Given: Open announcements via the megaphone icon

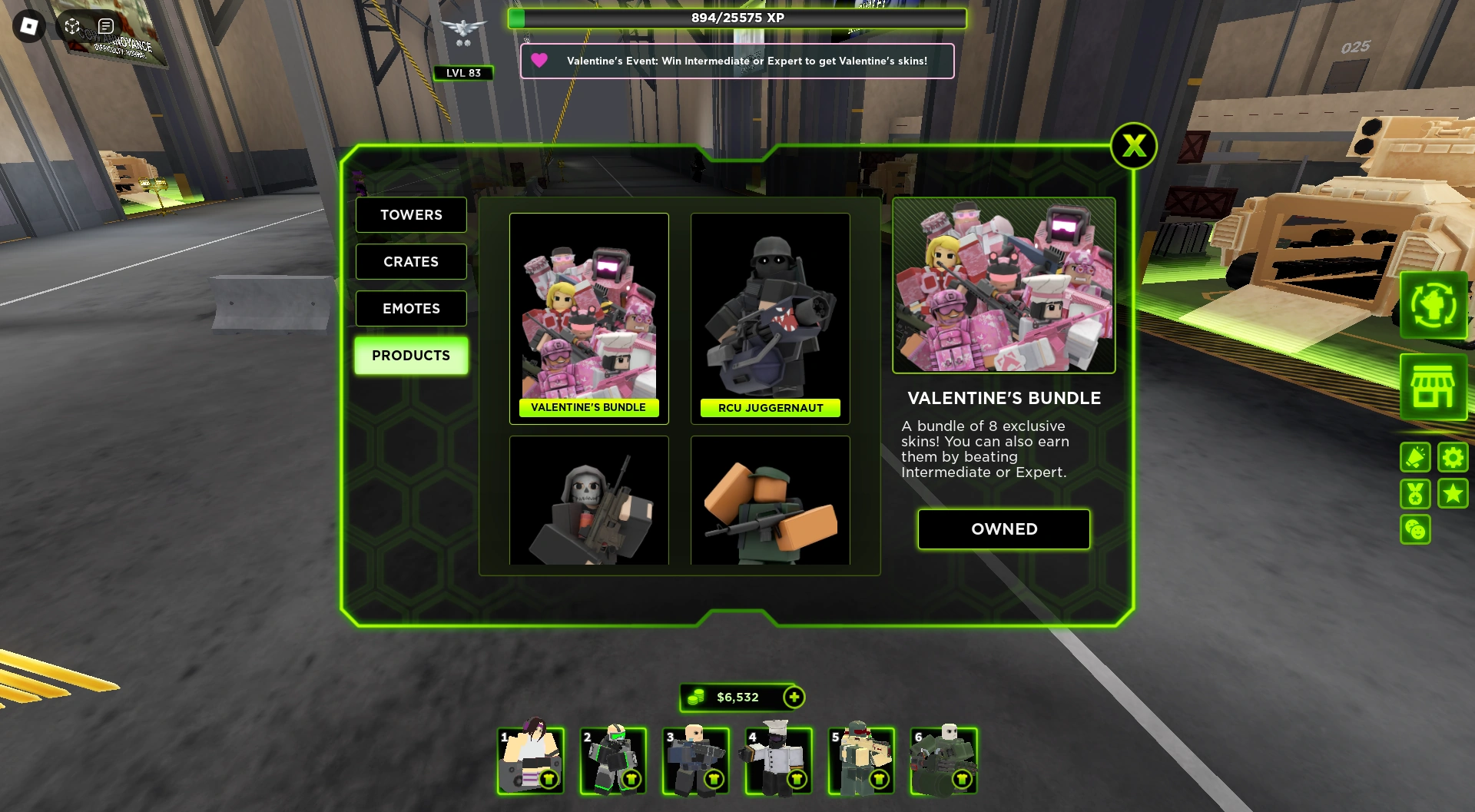Looking at the screenshot, I should click(x=1415, y=457).
